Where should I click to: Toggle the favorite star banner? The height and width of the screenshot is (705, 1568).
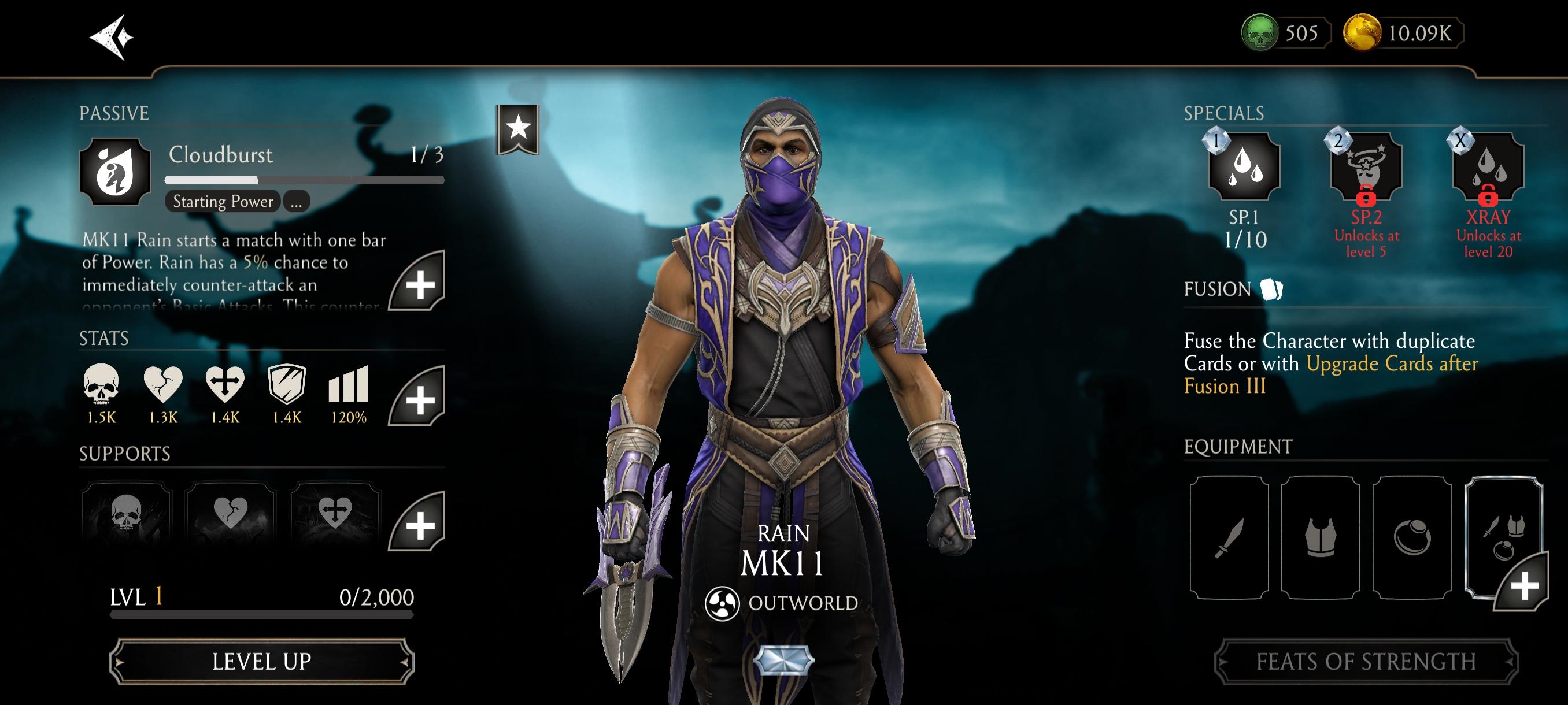pyautogui.click(x=518, y=129)
